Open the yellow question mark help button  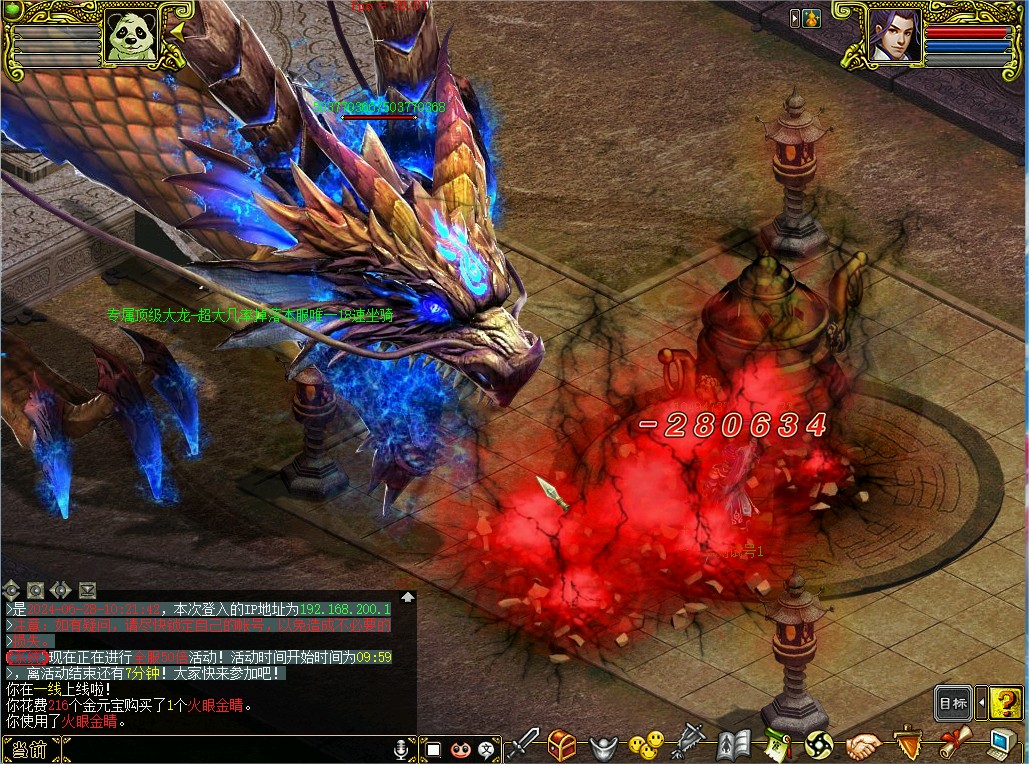1006,703
